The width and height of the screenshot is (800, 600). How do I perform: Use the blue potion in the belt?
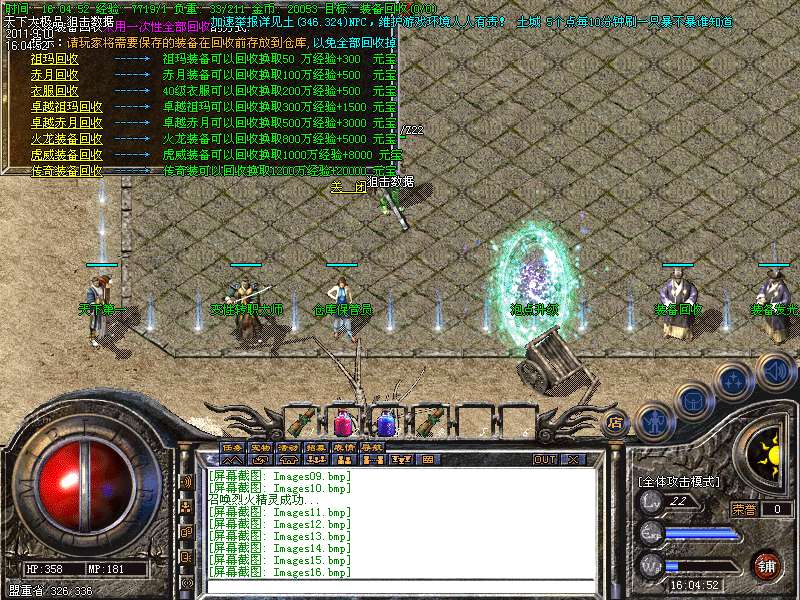(383, 421)
